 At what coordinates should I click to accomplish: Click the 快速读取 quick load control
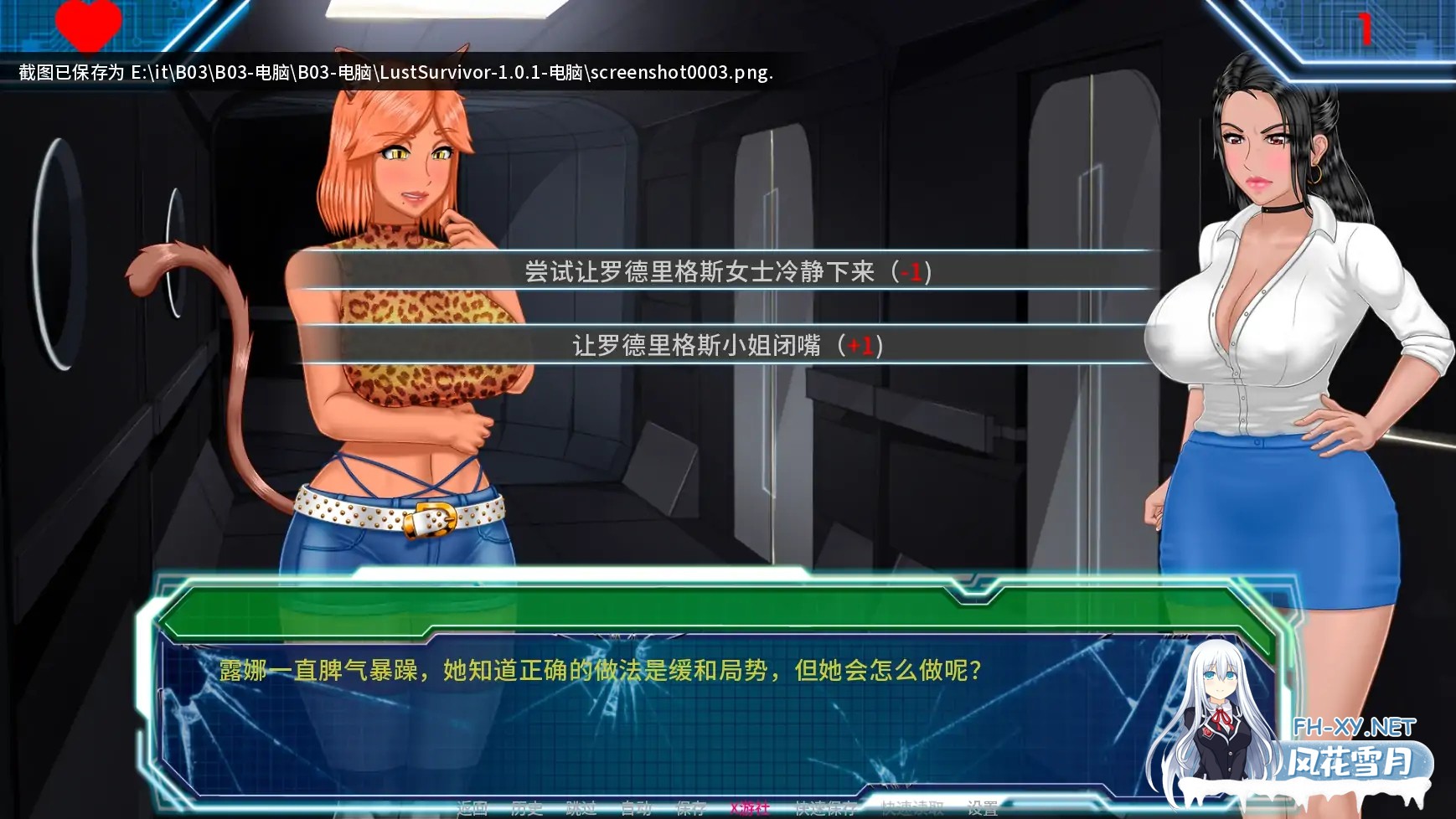pyautogui.click(x=911, y=809)
